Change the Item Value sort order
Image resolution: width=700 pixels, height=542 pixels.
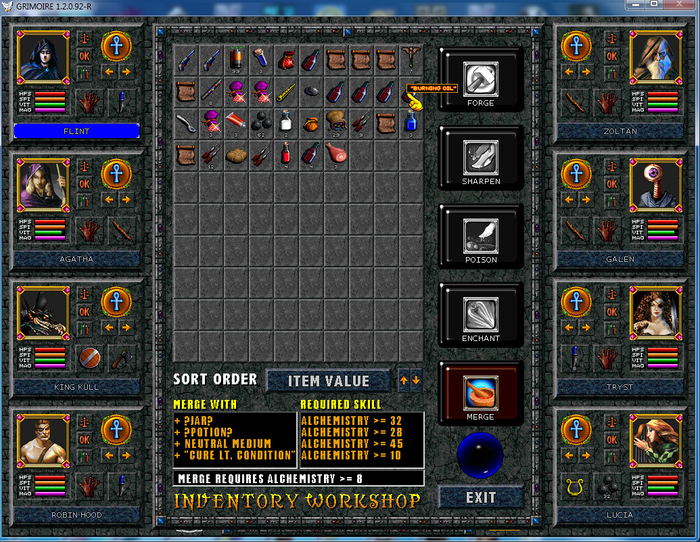point(328,380)
